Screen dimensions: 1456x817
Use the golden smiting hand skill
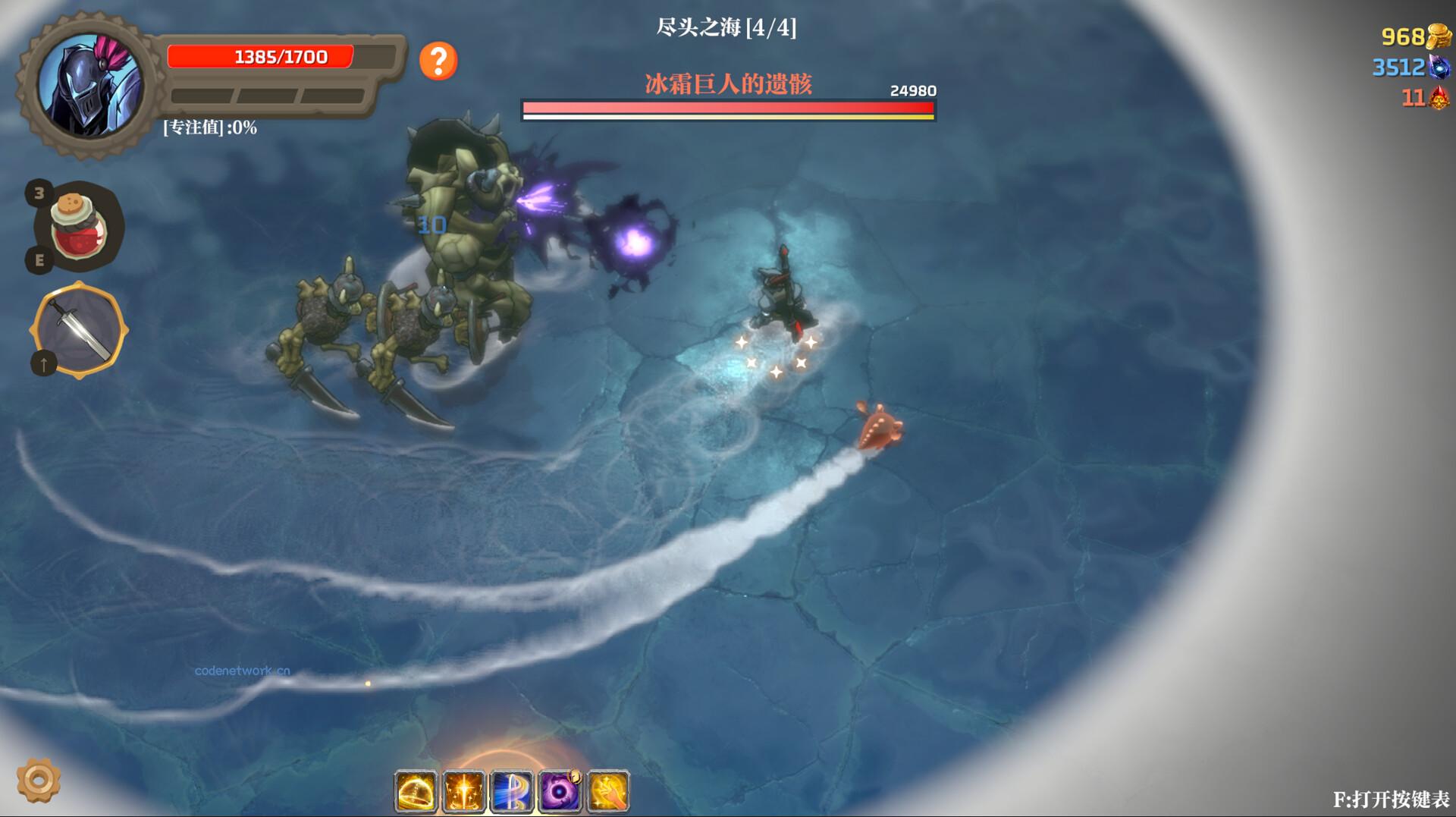pyautogui.click(x=607, y=790)
